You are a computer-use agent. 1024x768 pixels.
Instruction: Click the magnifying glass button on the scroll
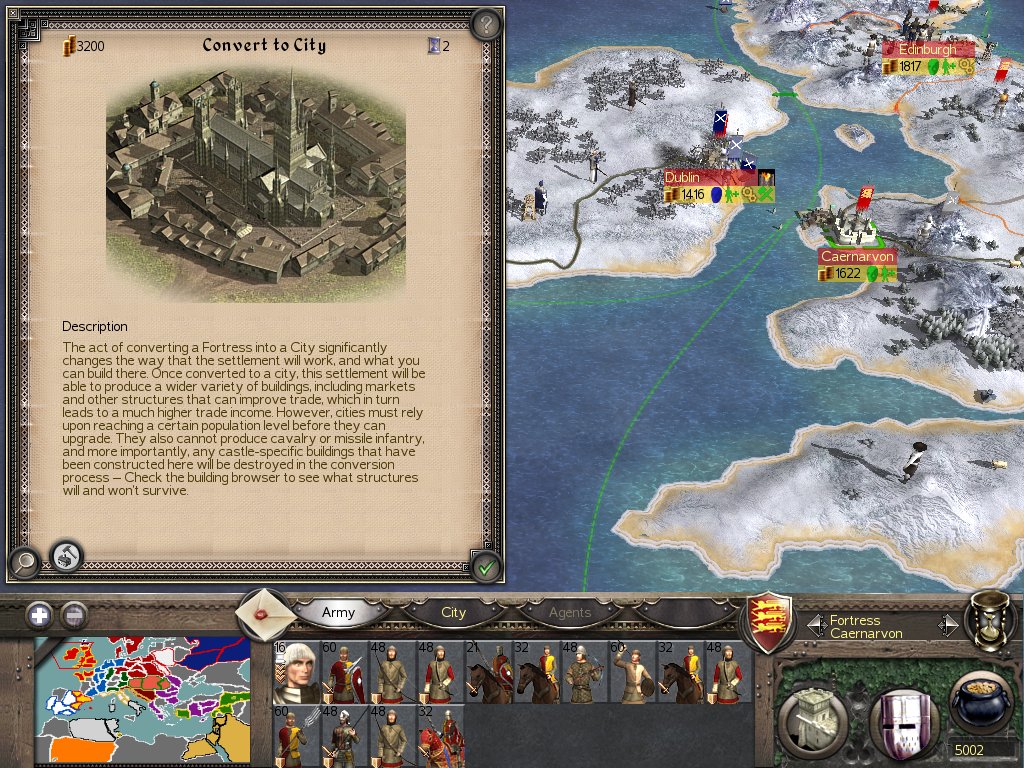23,562
